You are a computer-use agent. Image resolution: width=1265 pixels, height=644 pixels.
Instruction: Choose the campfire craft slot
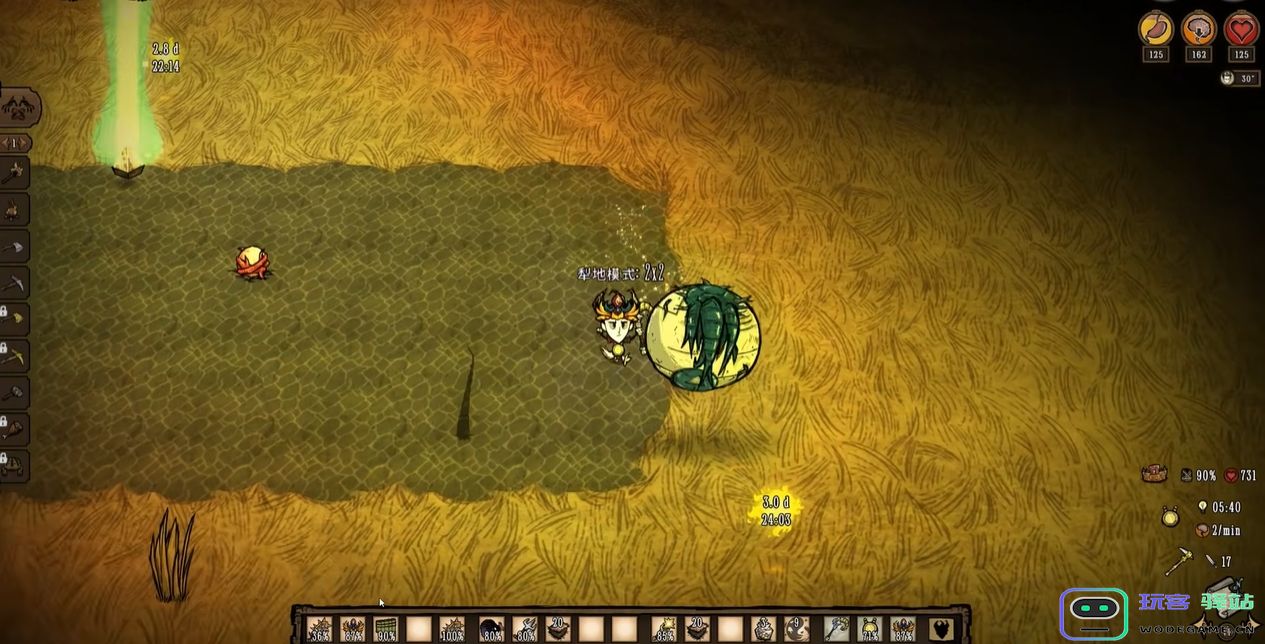point(14,210)
